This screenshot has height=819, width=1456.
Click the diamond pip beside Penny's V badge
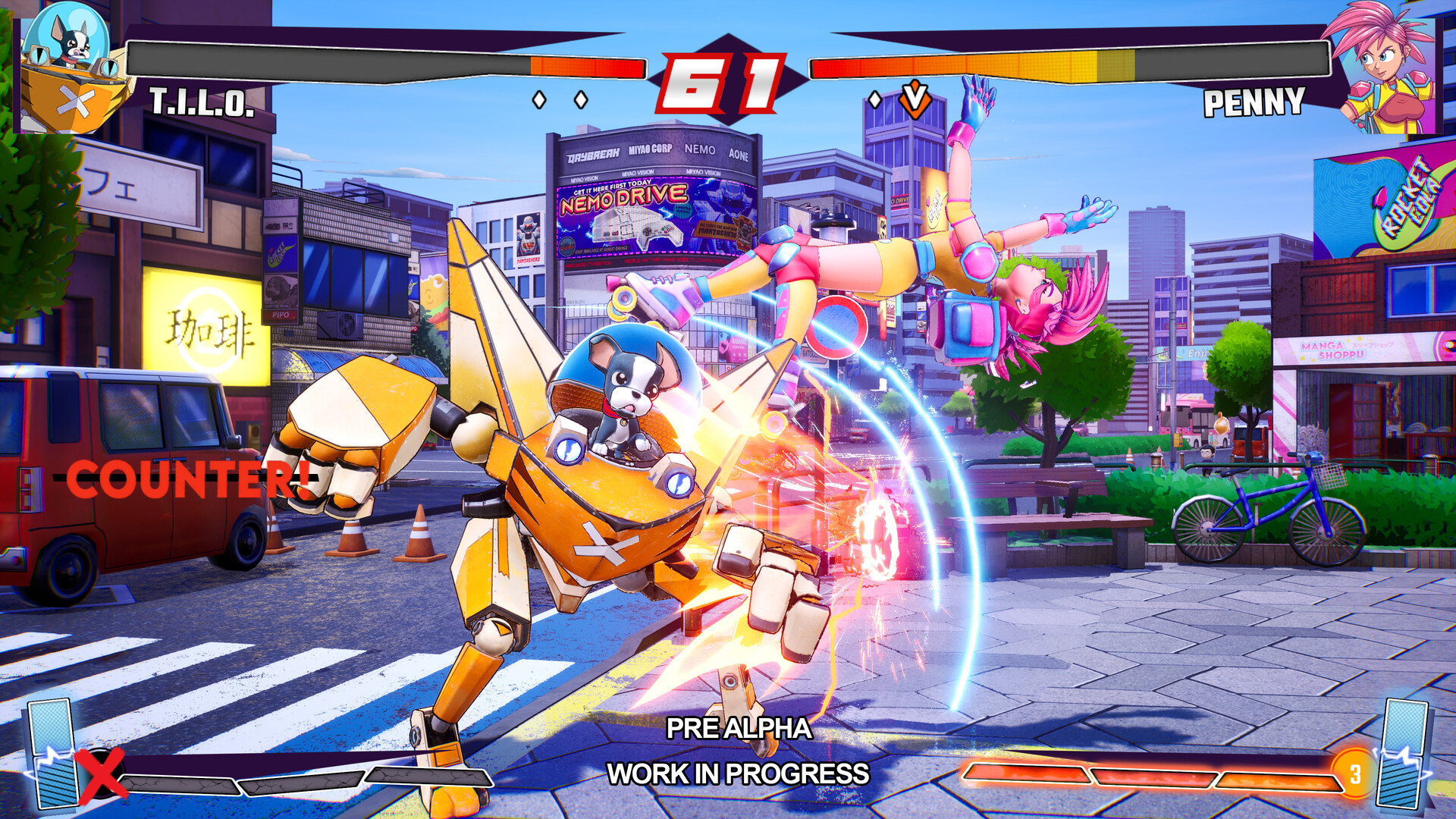pyautogui.click(x=877, y=99)
